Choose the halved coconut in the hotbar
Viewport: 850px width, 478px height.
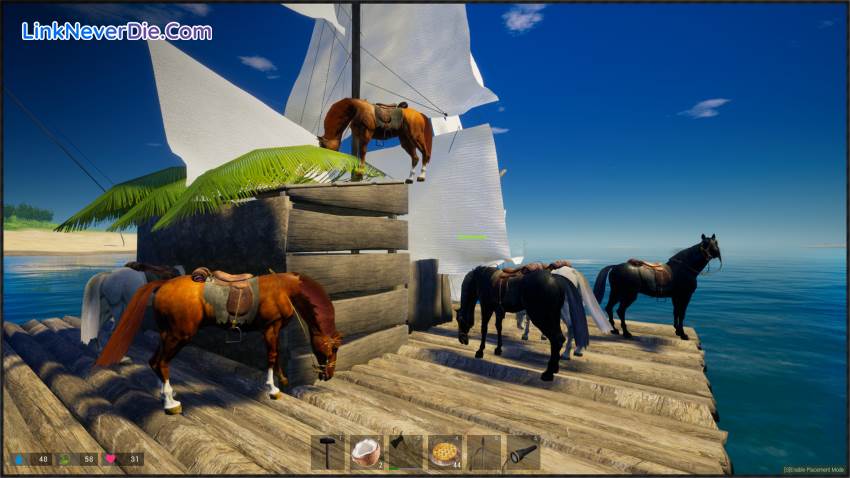(366, 452)
